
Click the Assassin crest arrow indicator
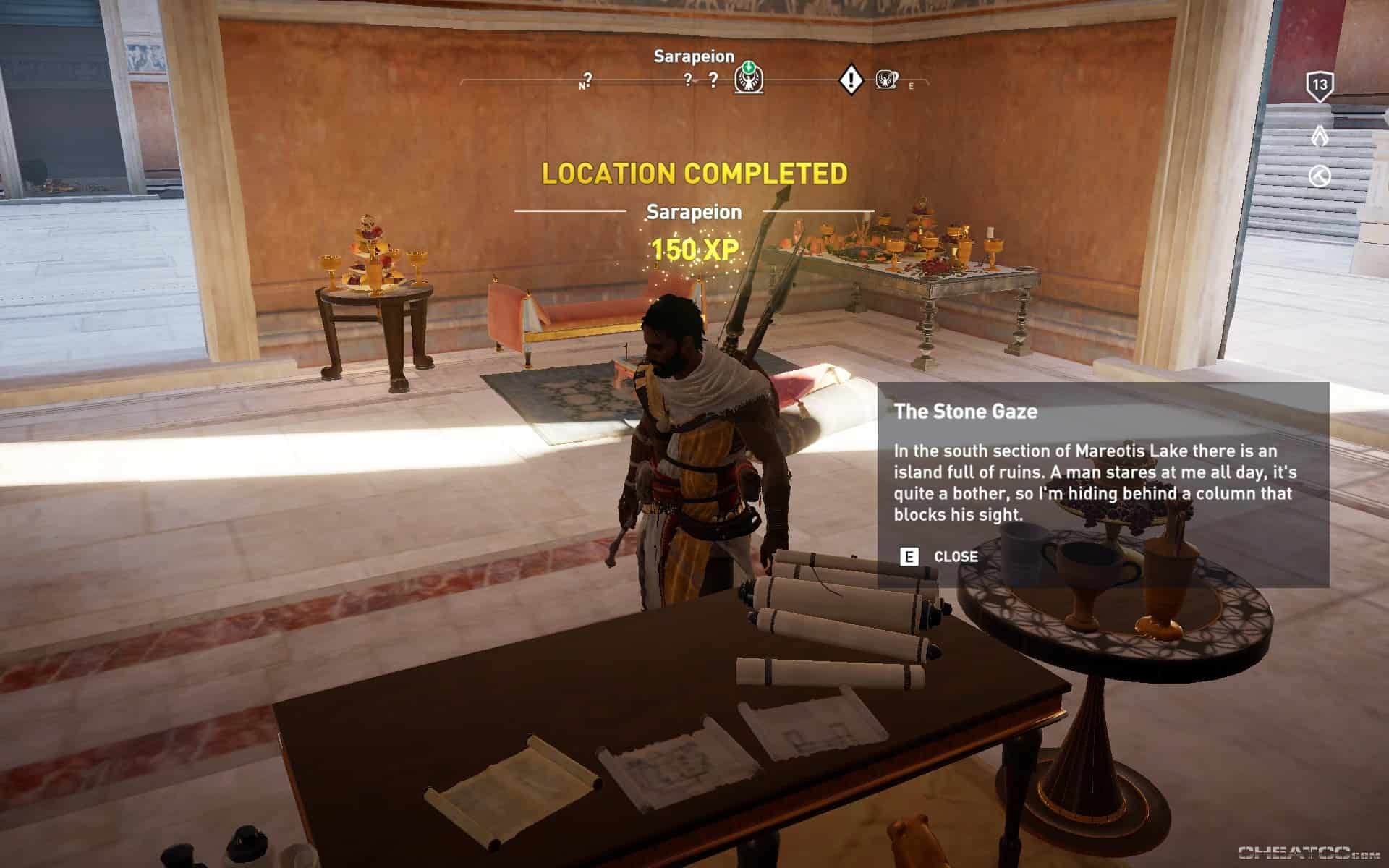pyautogui.click(x=1320, y=135)
